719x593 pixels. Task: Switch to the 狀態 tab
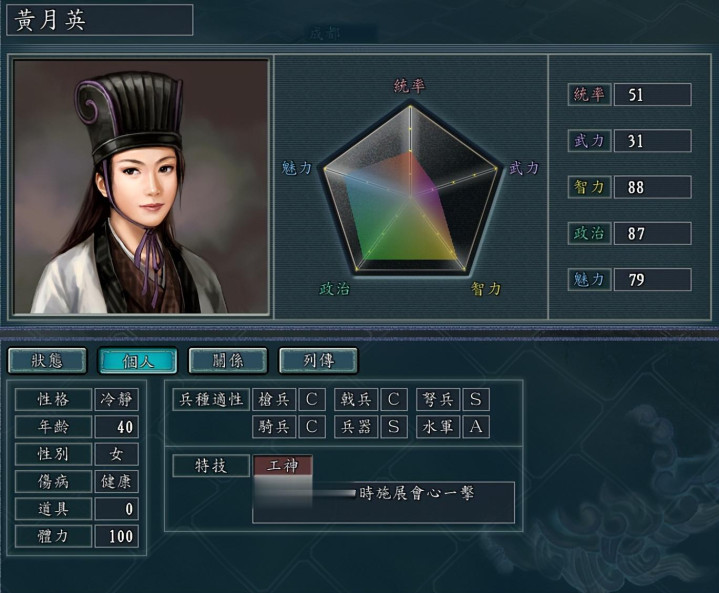[47, 361]
